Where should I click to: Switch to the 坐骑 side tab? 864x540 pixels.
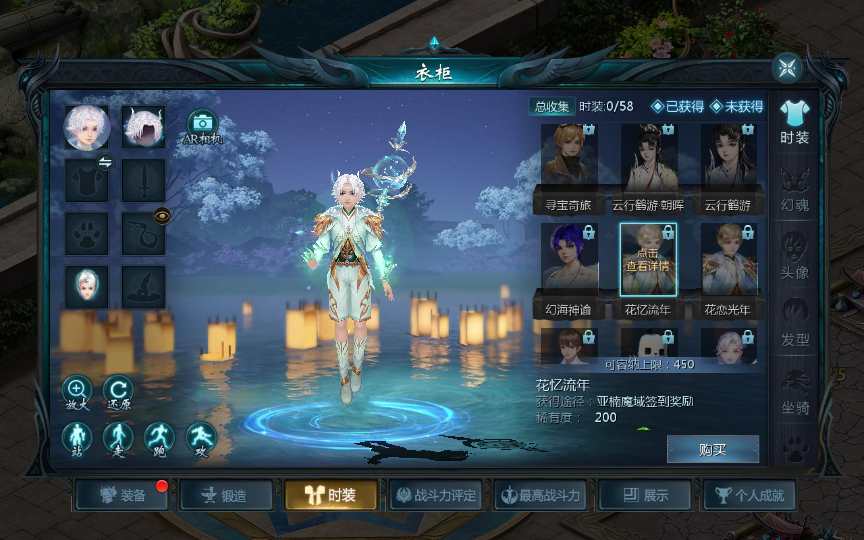(794, 388)
